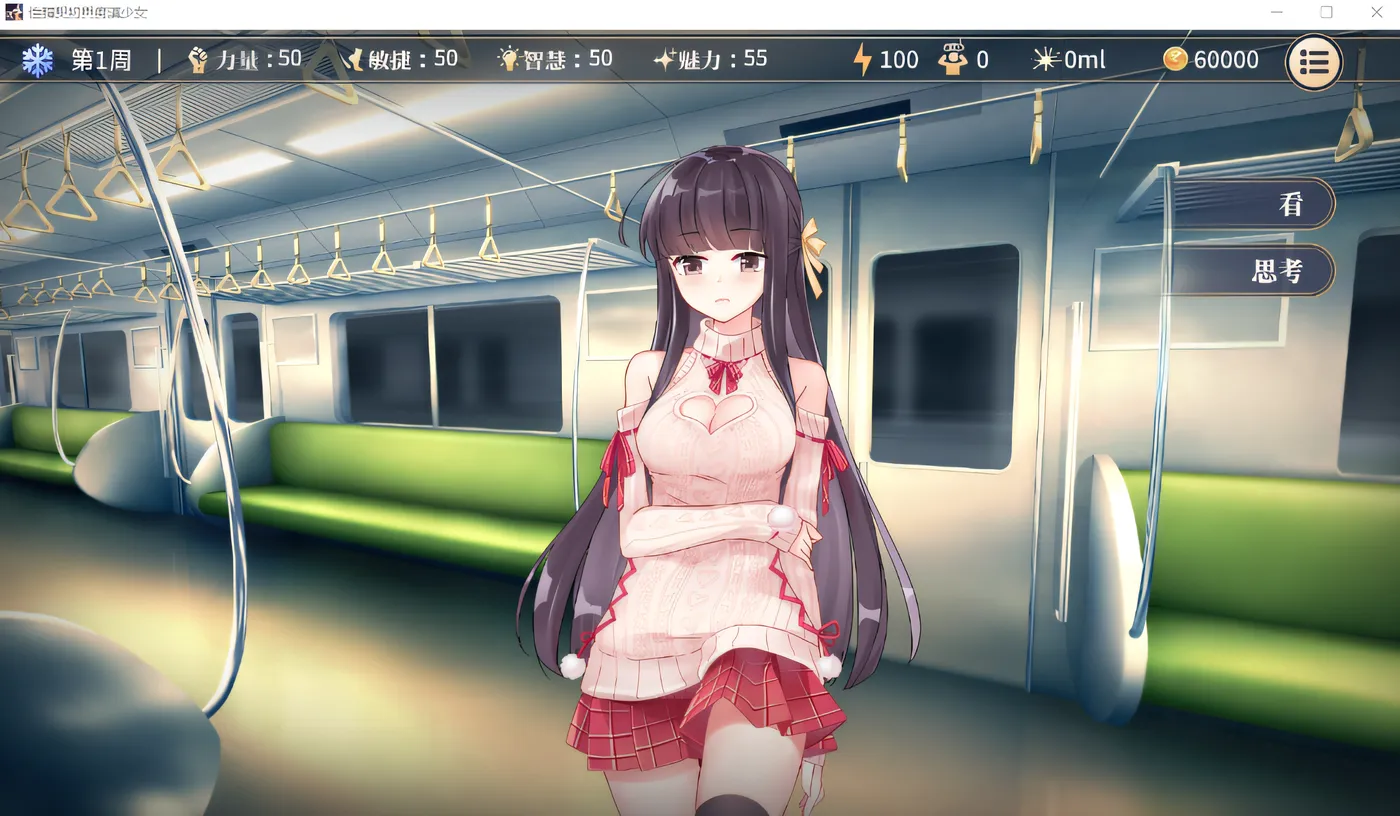Click the gold coin currency icon

click(x=1175, y=59)
